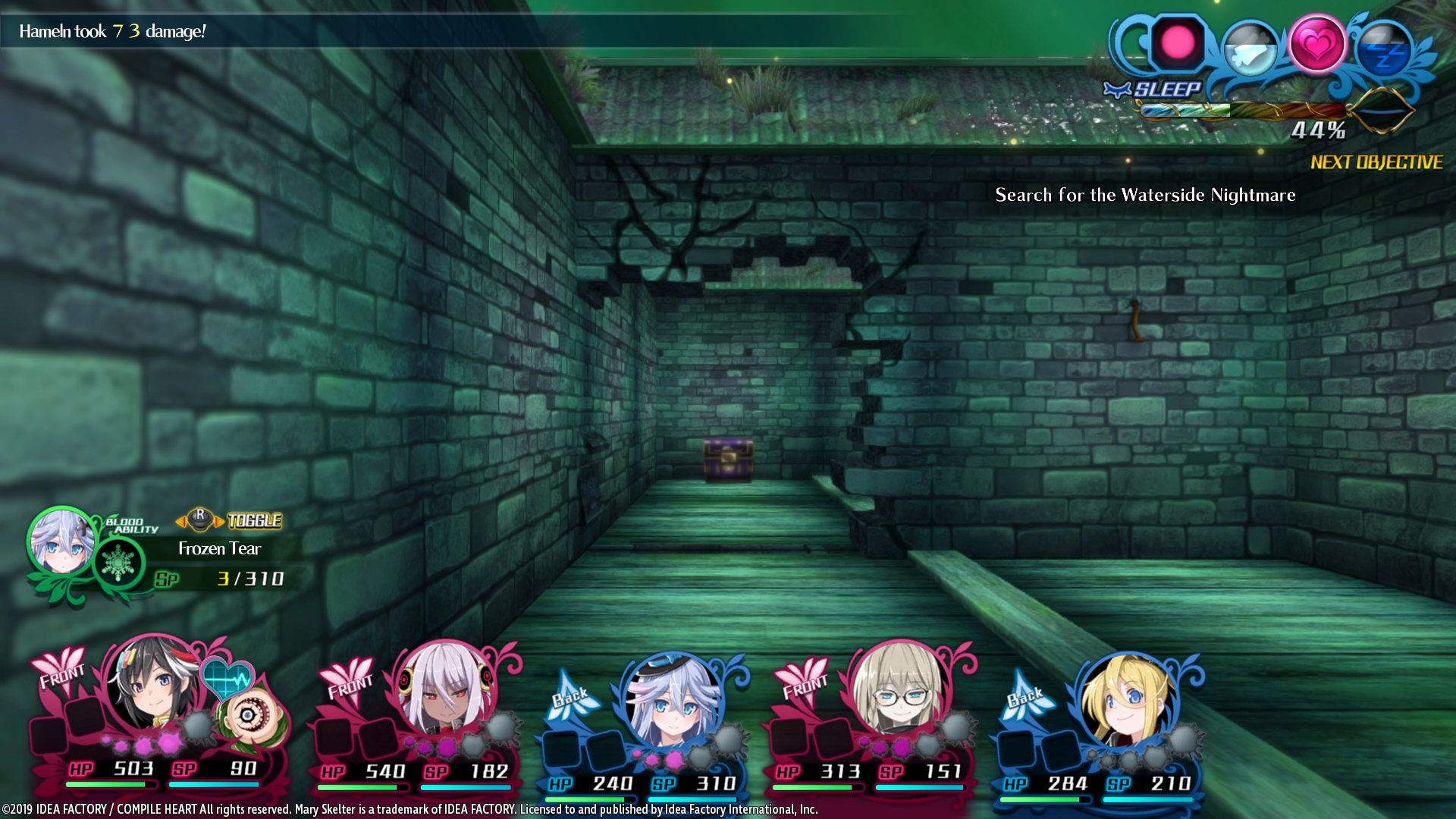The width and height of the screenshot is (1456, 819).
Task: Click the NEXT OBJECTIVE label
Action: point(1376,162)
